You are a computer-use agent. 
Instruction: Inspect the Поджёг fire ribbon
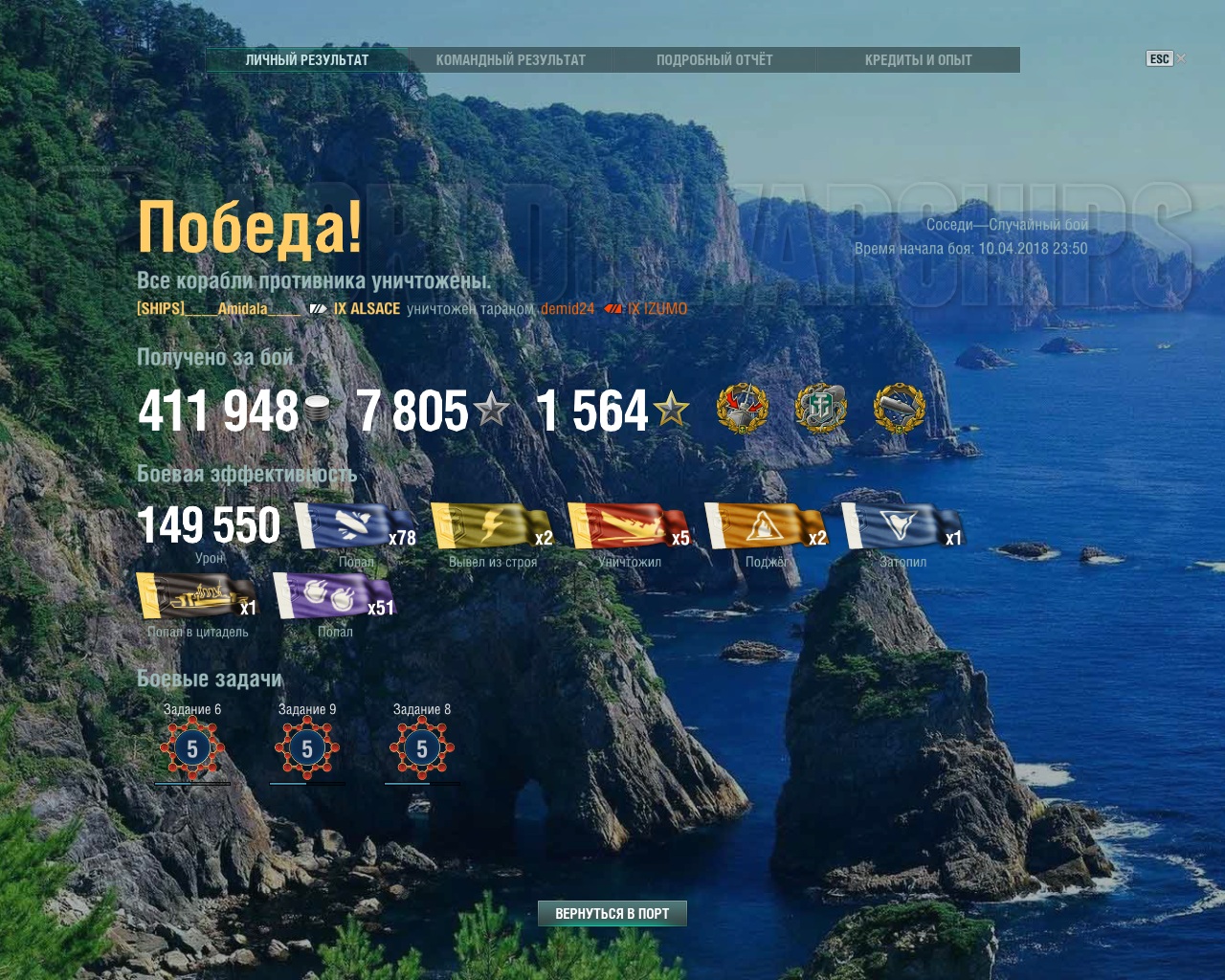[x=765, y=525]
